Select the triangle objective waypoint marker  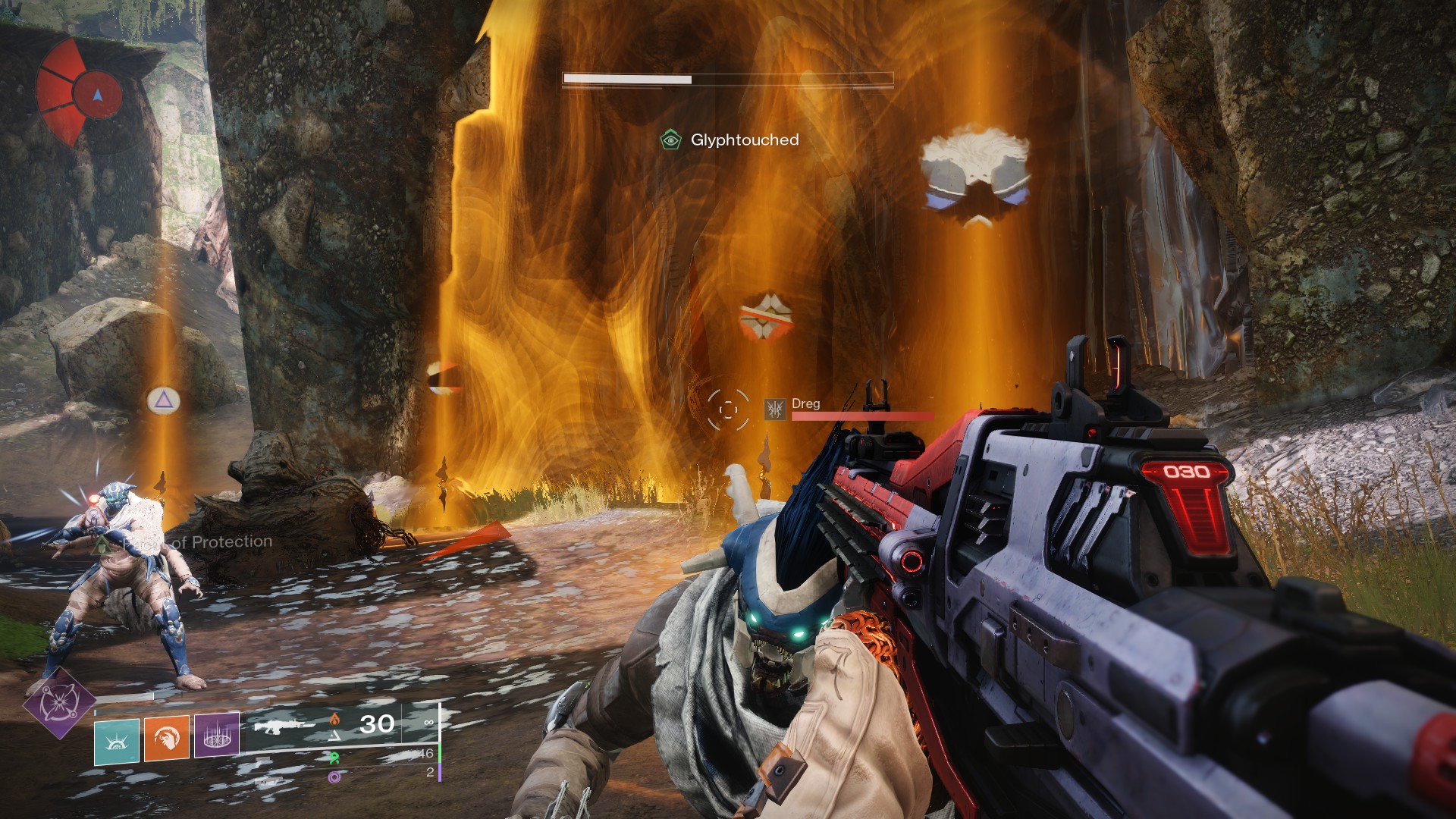[x=163, y=400]
